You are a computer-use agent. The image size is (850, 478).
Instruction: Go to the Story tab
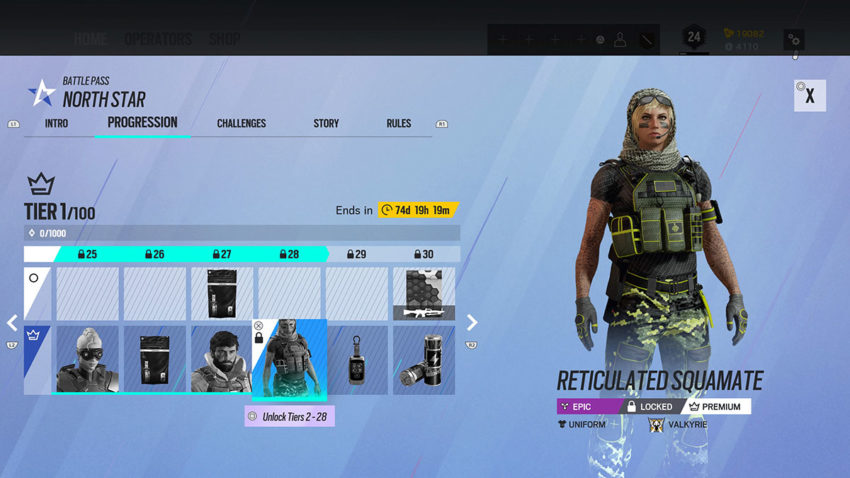(x=326, y=123)
